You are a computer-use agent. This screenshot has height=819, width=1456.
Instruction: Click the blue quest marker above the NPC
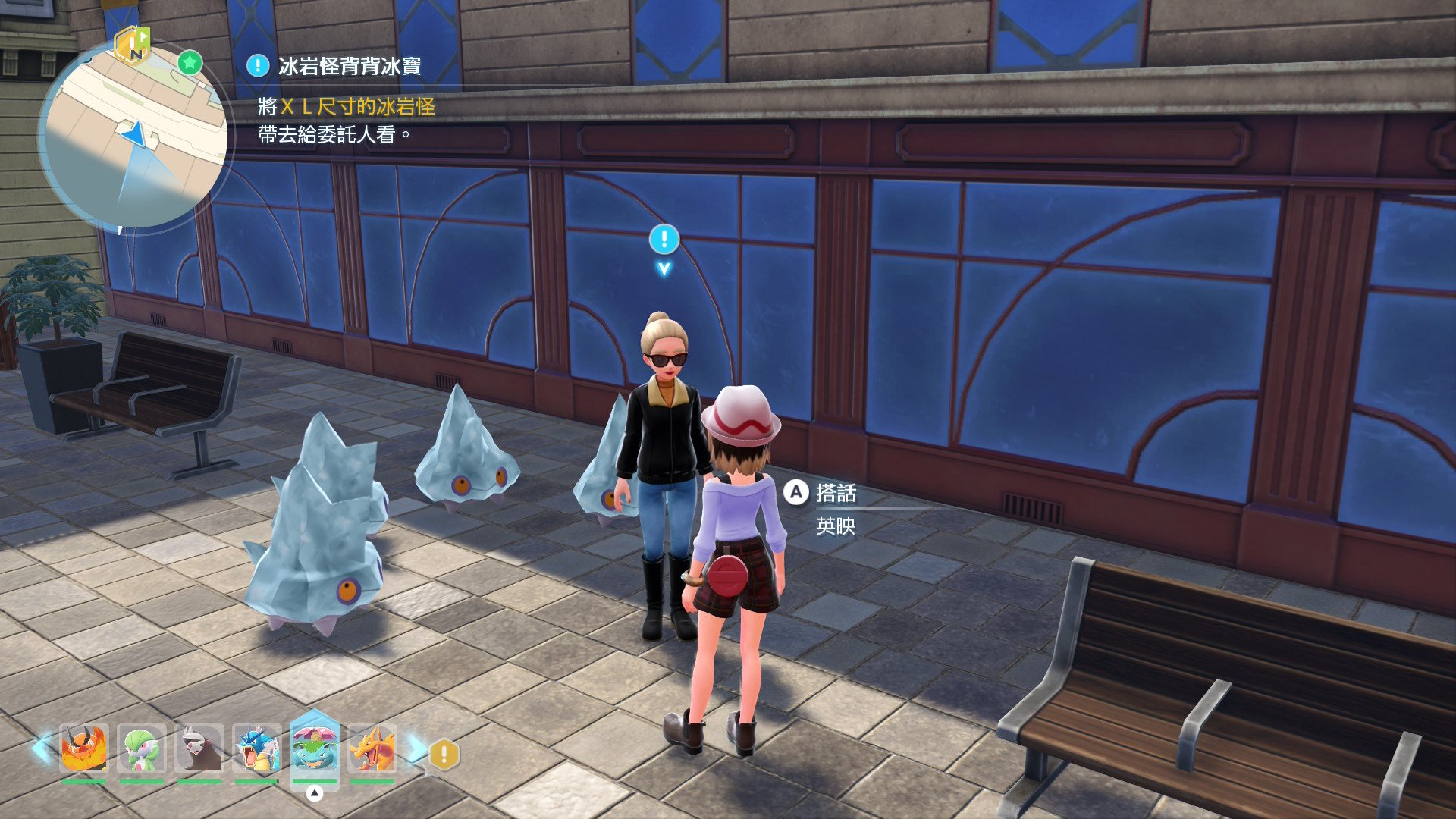(x=664, y=240)
